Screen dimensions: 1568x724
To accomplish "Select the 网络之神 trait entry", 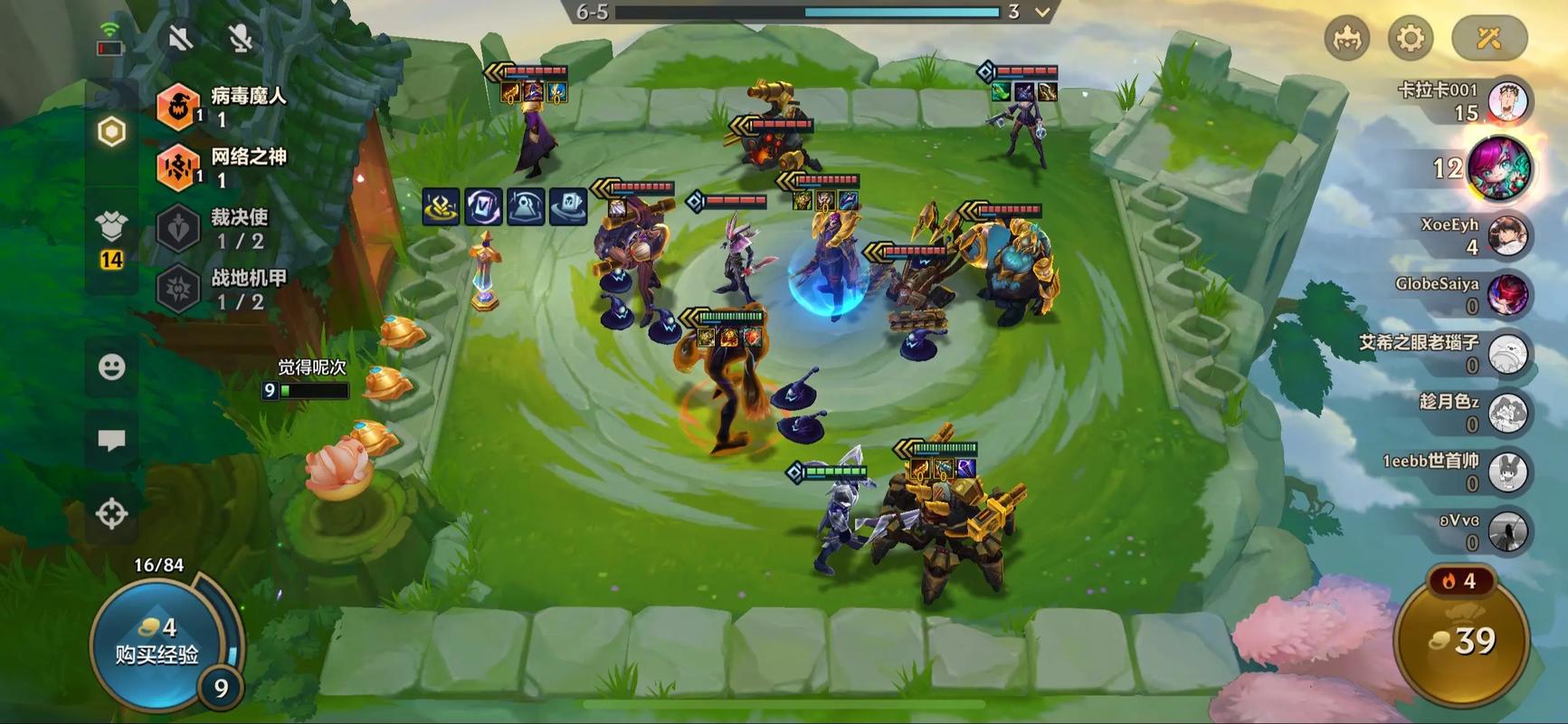I will 222,167.
